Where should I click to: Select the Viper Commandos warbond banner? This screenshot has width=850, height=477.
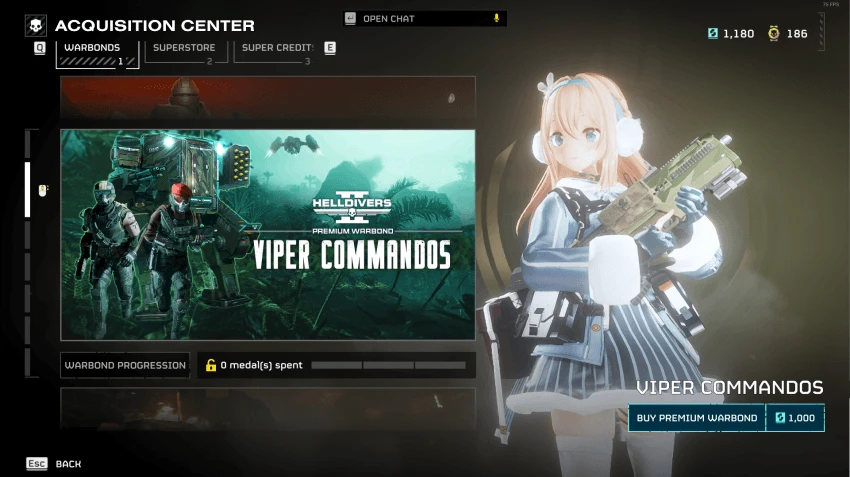267,235
